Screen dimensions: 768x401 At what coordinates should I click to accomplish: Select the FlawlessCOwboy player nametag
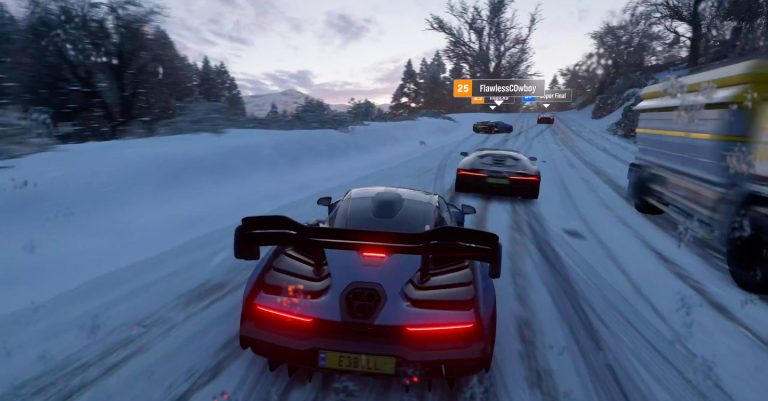(x=499, y=88)
